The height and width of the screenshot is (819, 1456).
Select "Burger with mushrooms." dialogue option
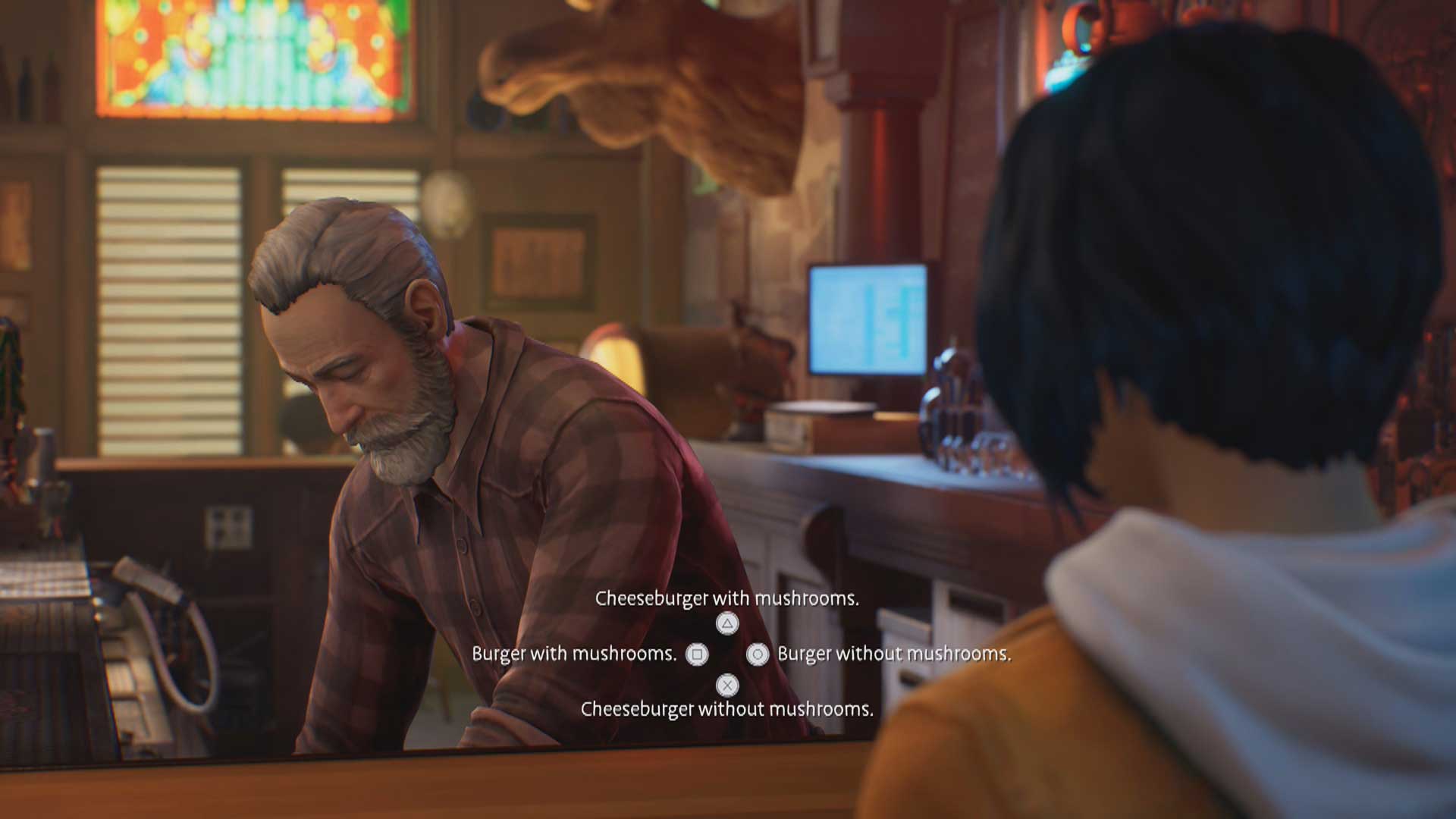tap(574, 654)
